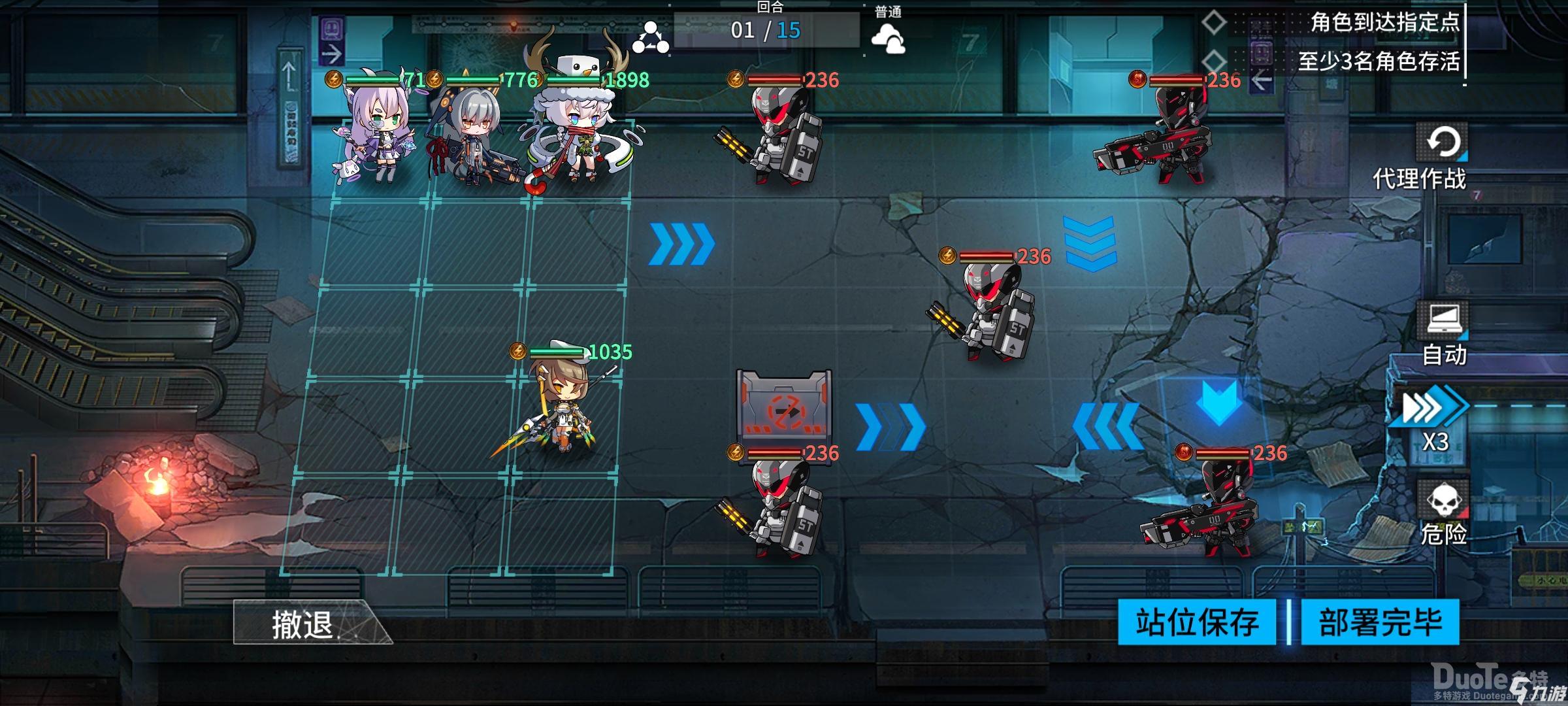
Task: Show the 危险 danger skull overlay
Action: pyautogui.click(x=1443, y=514)
